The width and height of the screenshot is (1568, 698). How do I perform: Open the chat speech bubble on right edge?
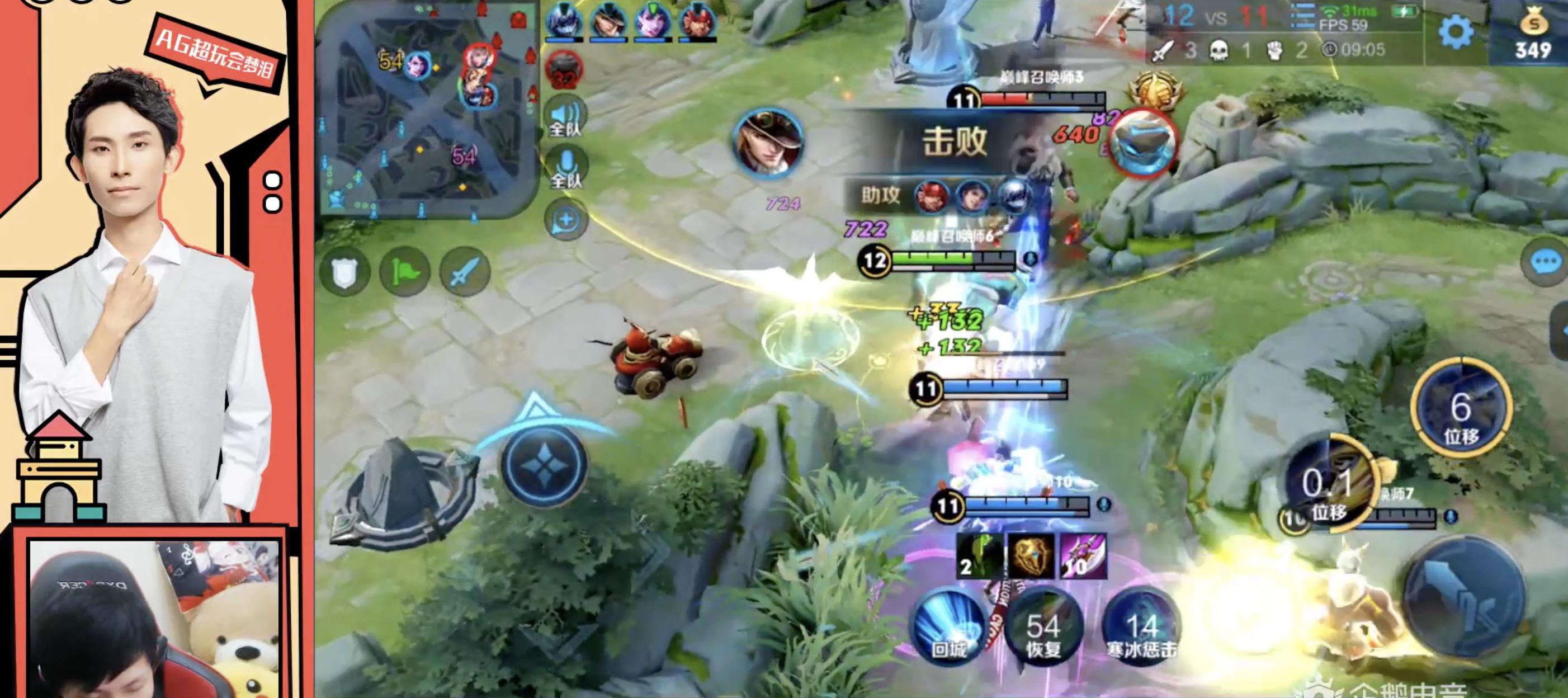(x=1547, y=263)
